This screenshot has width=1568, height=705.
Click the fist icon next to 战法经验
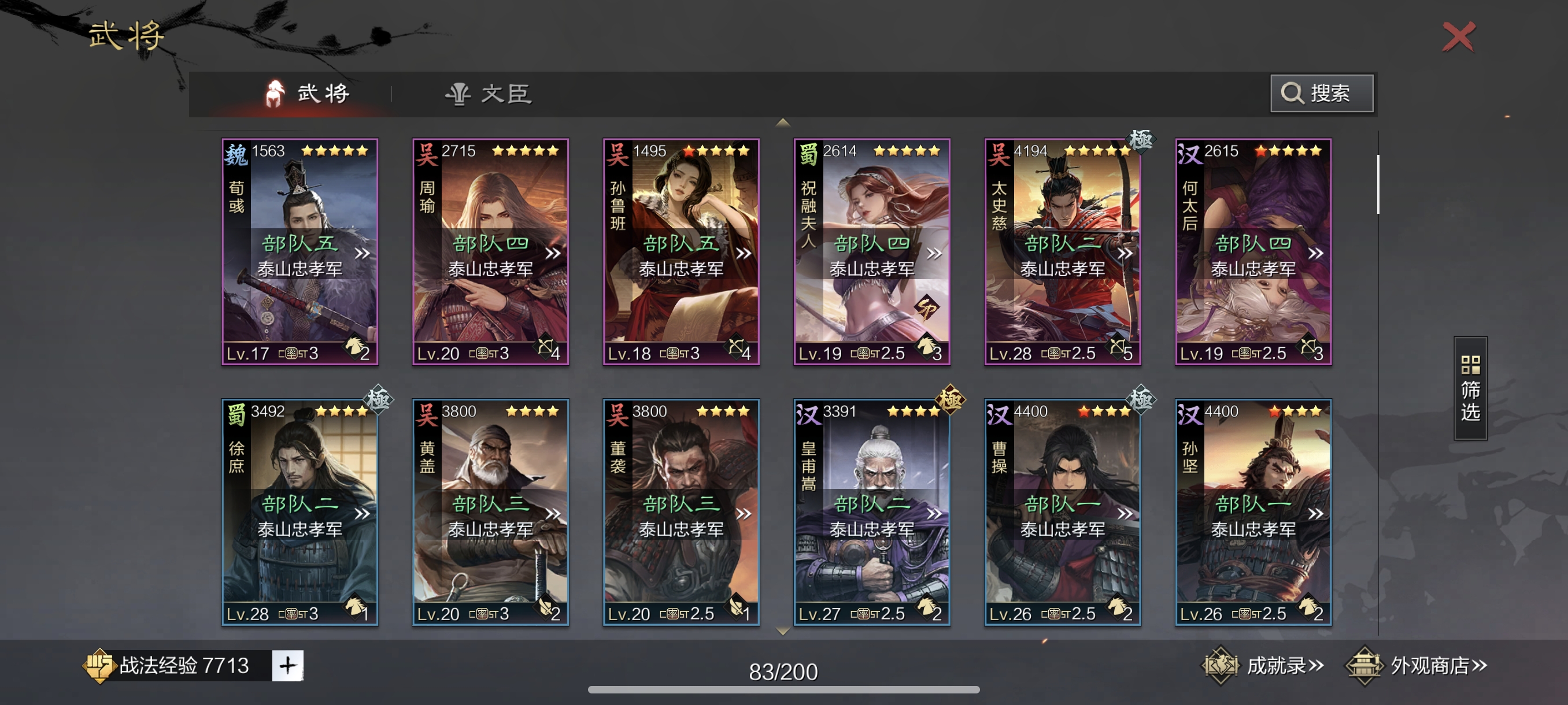101,666
